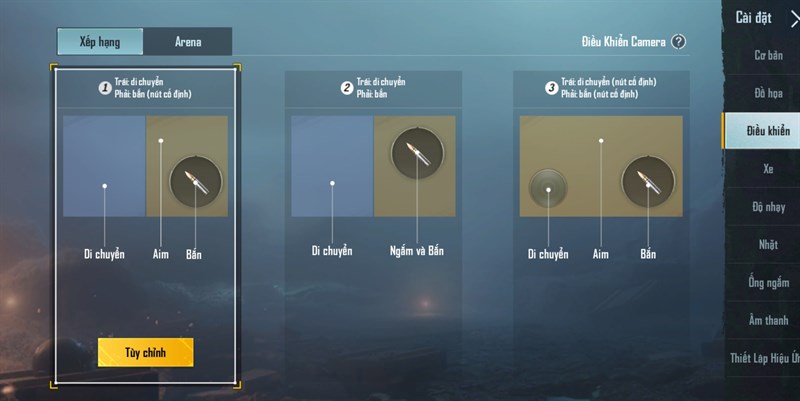The width and height of the screenshot is (800, 401).
Task: Show help for Điều Khiển Camera
Action: click(x=679, y=42)
